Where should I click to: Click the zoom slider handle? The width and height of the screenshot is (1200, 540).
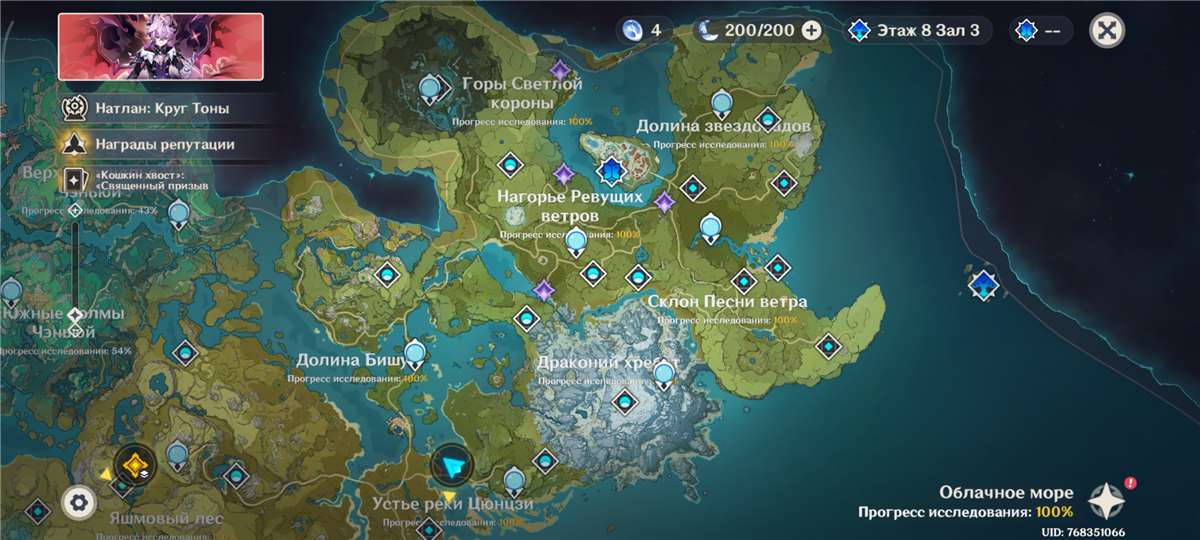(x=74, y=320)
